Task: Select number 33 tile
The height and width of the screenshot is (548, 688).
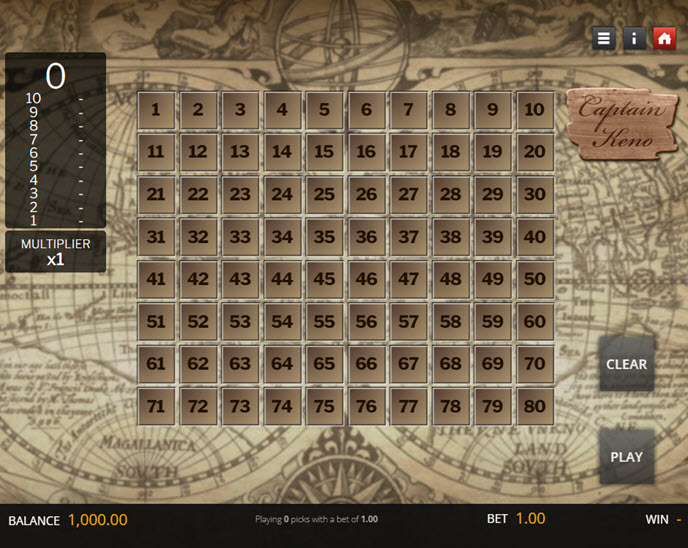Action: pyautogui.click(x=240, y=237)
